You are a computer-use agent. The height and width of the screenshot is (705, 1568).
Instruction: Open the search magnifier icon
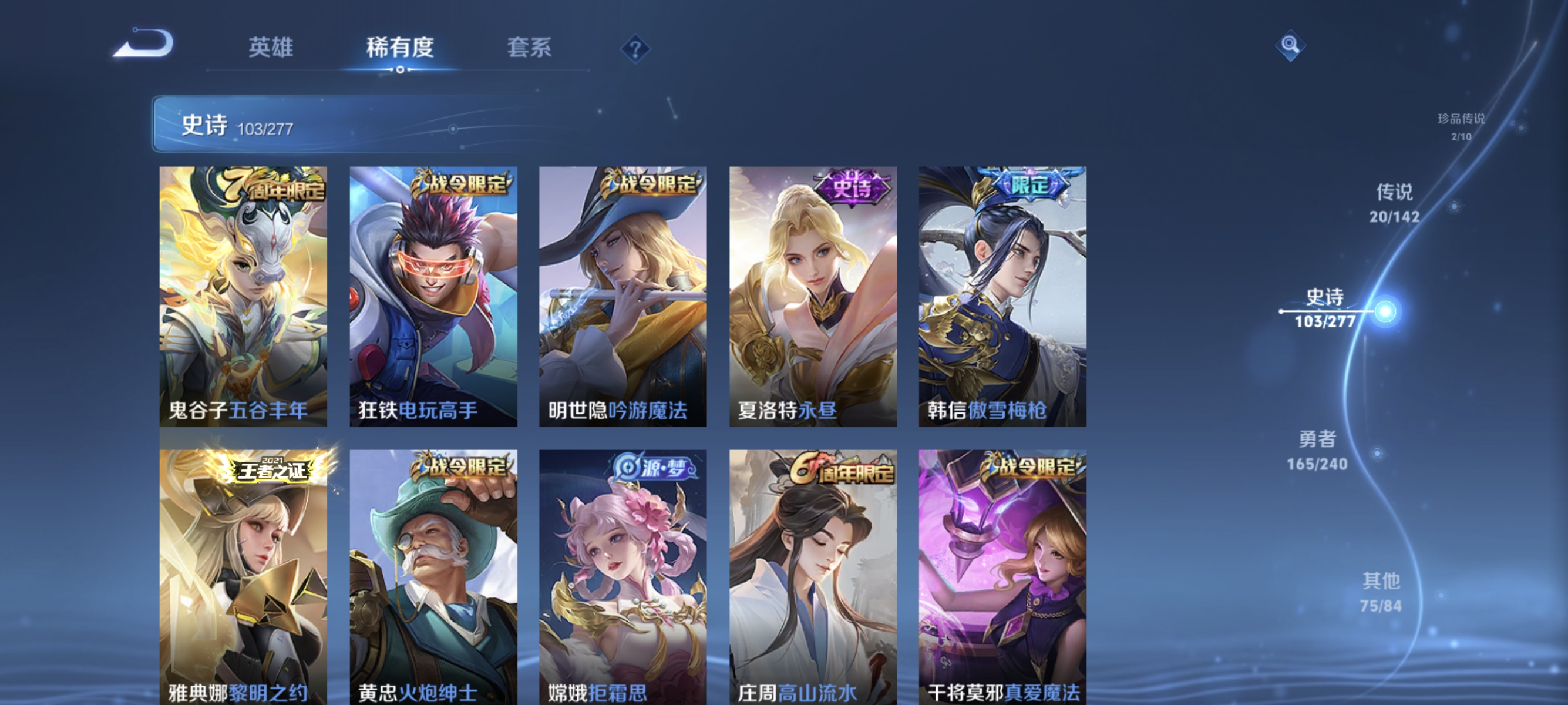coord(1290,45)
